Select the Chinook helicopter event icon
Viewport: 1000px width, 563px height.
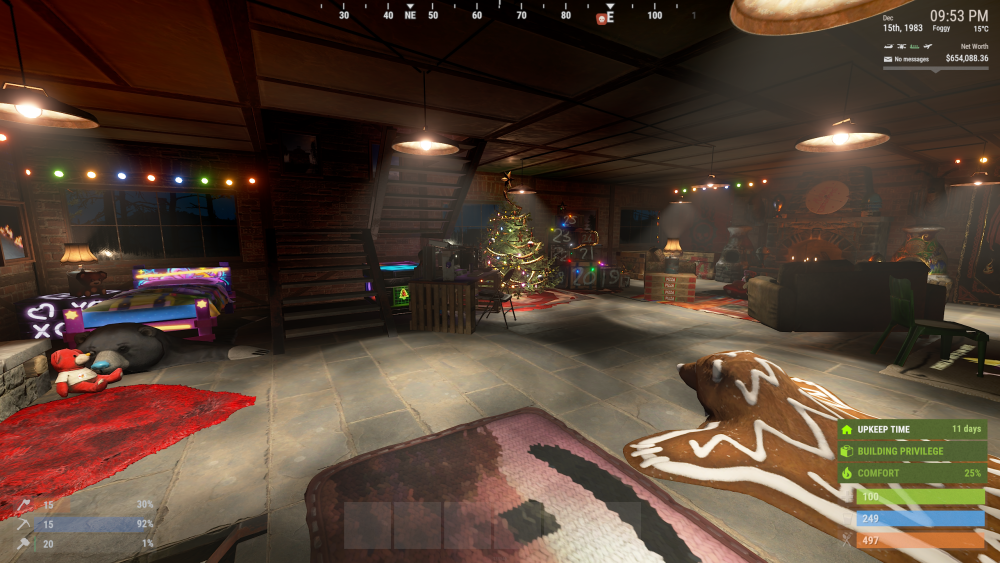(902, 46)
